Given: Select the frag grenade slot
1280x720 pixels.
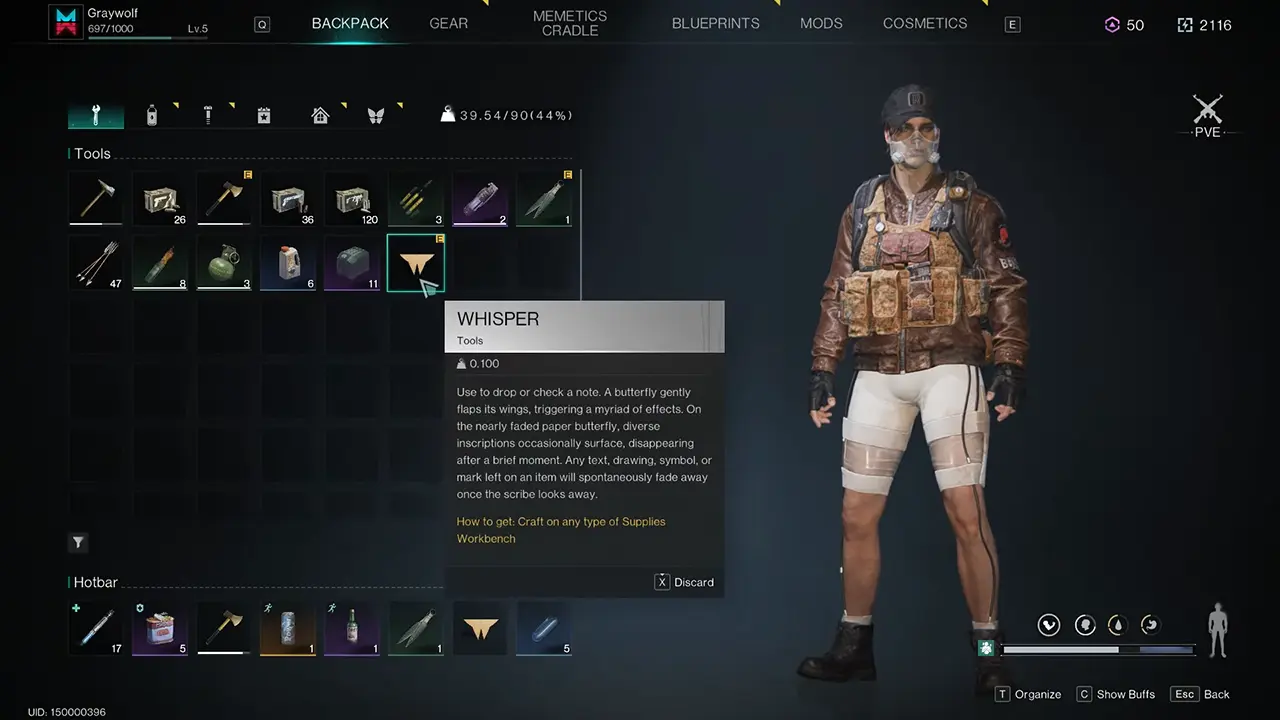Looking at the screenshot, I should coord(224,263).
